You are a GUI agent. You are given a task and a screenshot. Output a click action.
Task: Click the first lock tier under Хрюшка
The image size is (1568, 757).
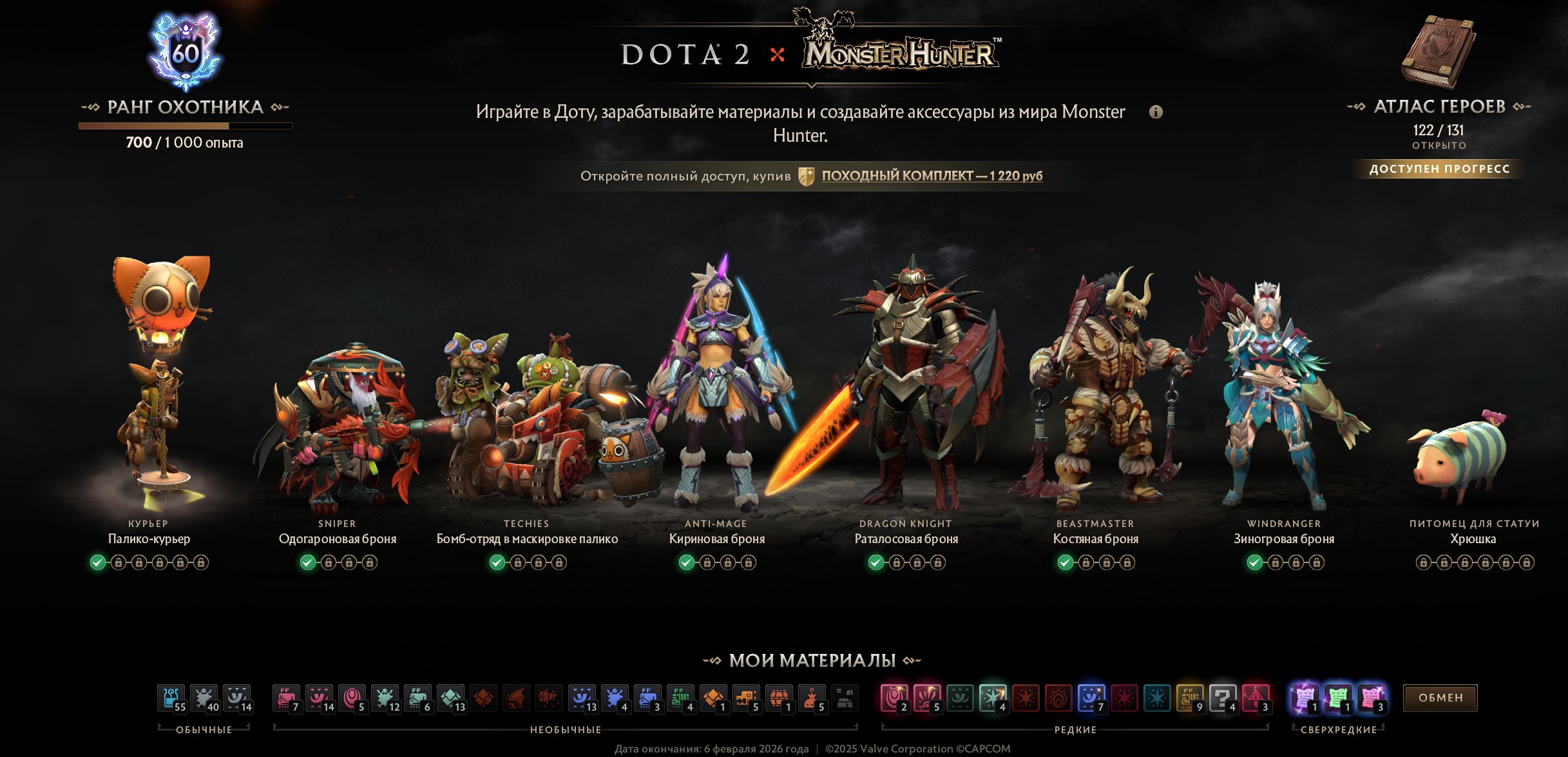tap(1424, 563)
